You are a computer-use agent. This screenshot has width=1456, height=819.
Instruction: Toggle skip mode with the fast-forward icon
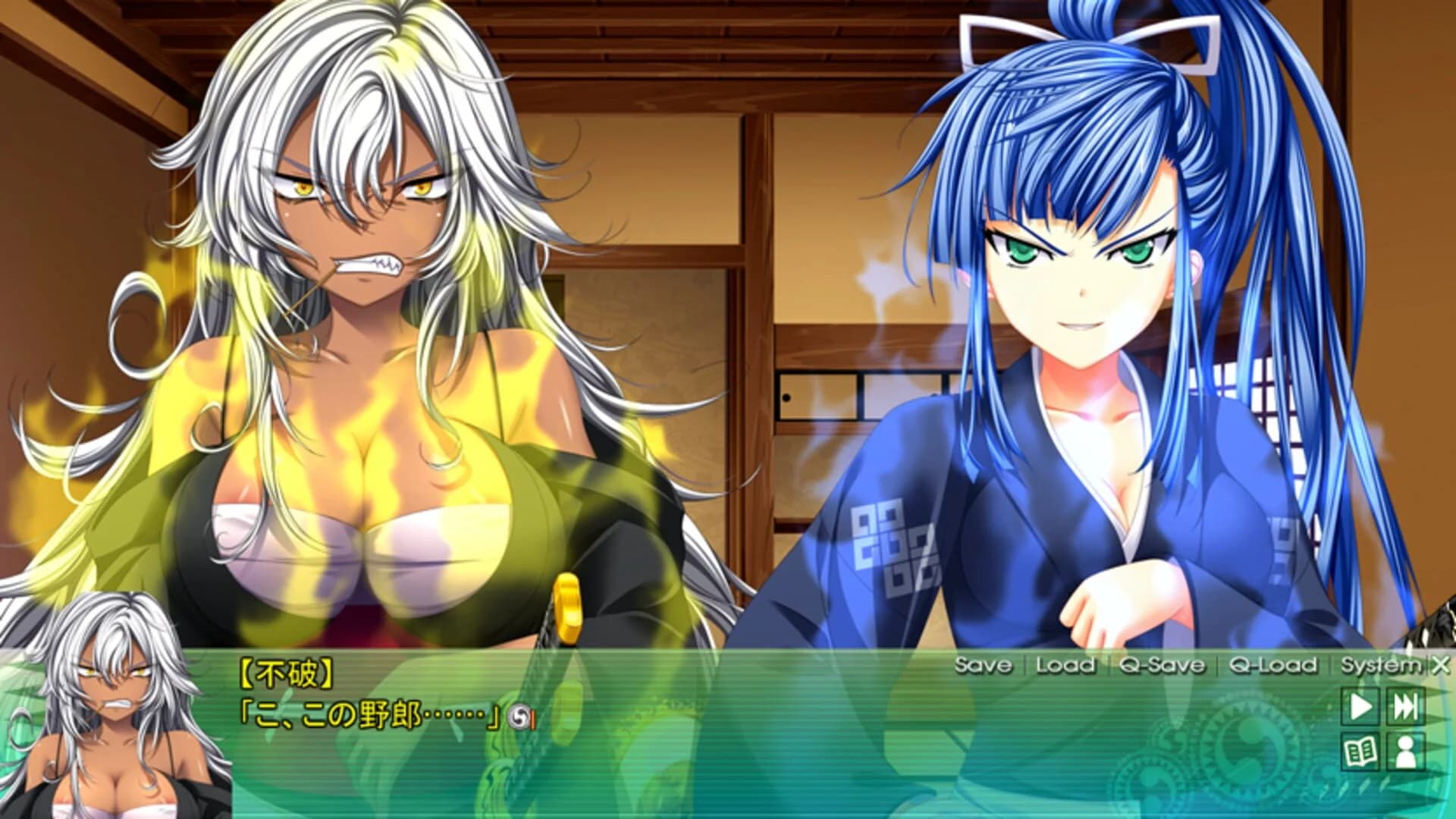[1405, 707]
